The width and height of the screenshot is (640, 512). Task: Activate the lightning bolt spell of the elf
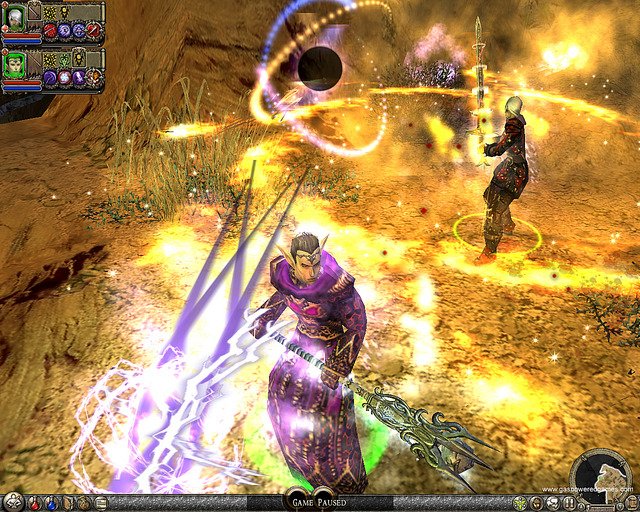[x=79, y=77]
